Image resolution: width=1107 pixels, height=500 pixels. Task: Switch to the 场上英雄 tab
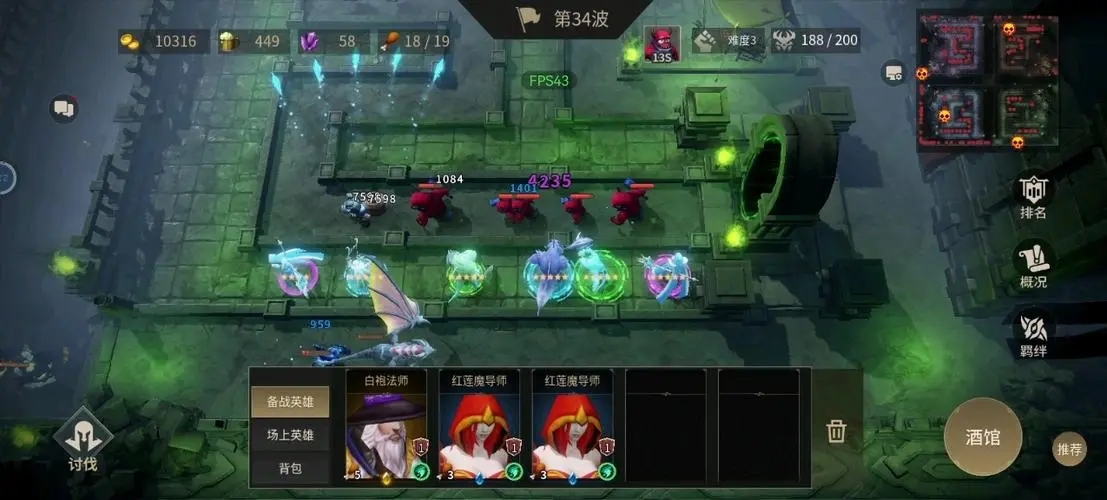coord(290,435)
